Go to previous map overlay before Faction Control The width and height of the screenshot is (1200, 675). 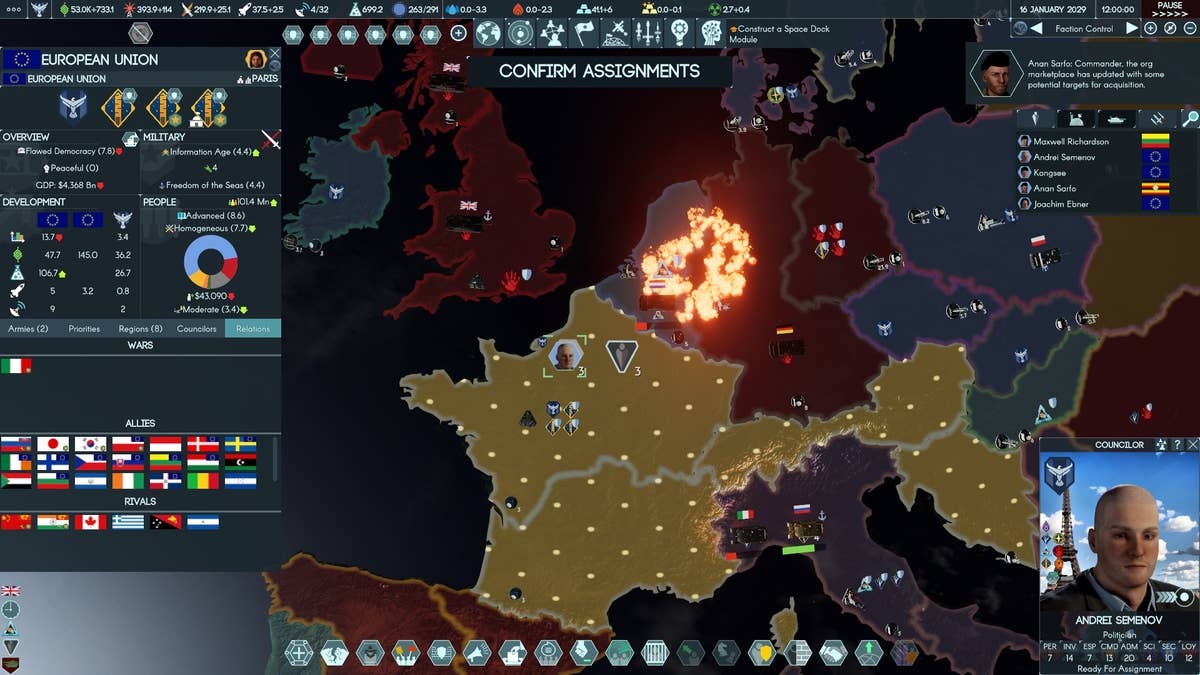click(1036, 28)
